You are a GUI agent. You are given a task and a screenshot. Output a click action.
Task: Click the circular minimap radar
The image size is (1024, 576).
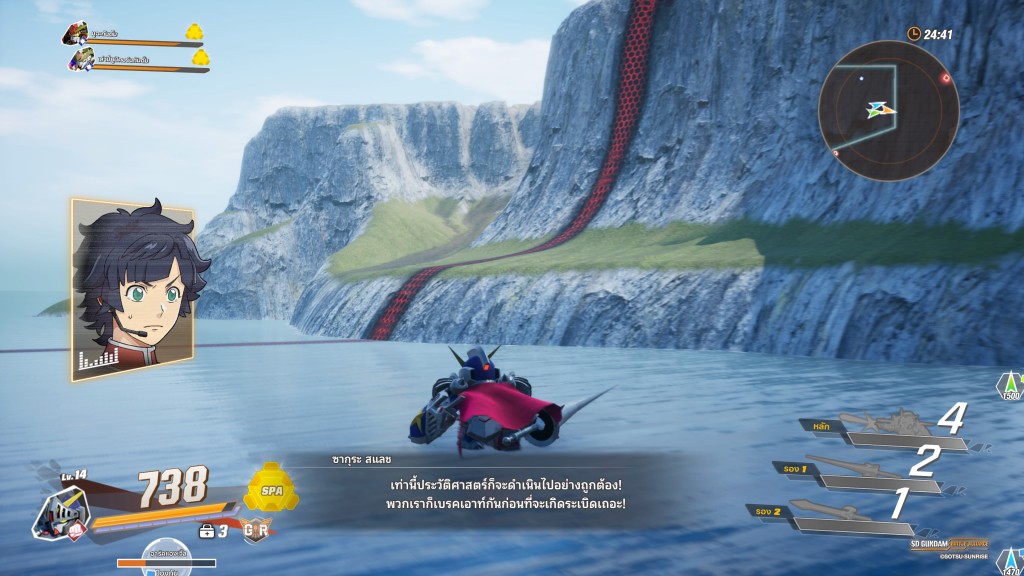tap(888, 110)
